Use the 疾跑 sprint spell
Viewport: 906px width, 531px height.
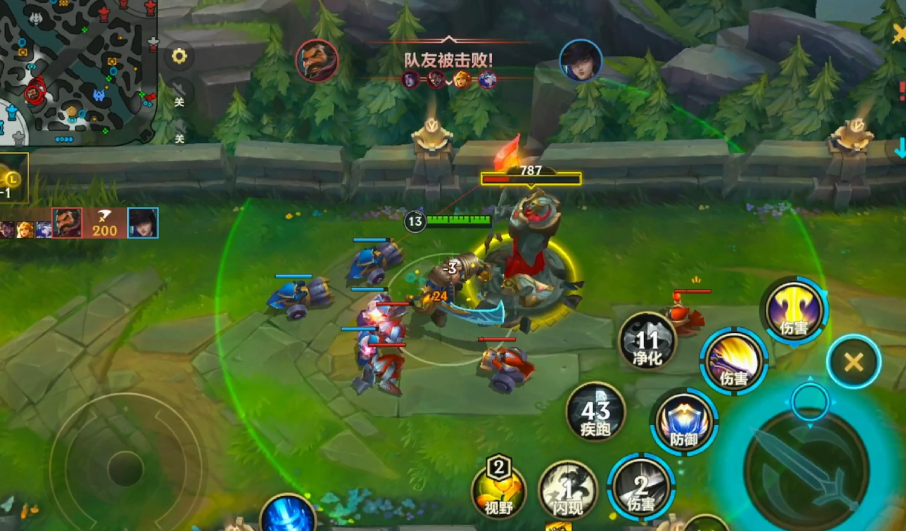595,411
